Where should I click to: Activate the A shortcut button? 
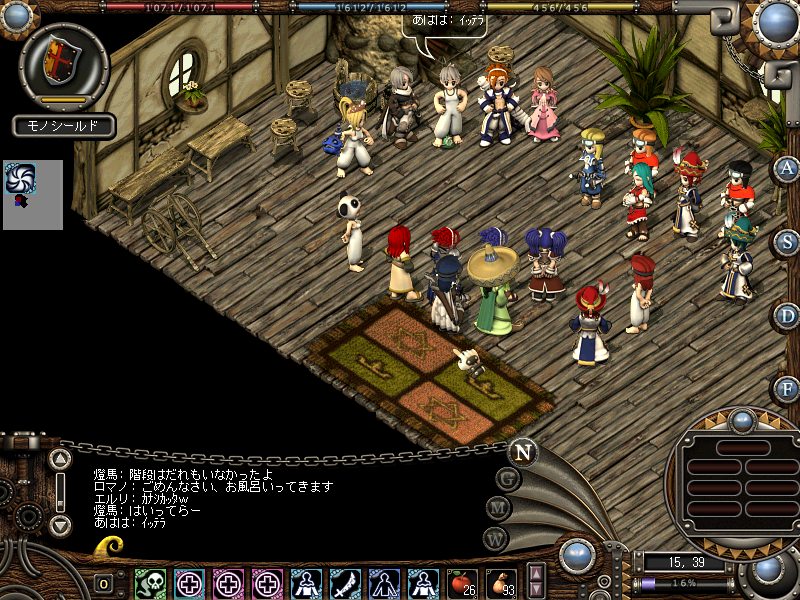tap(787, 168)
